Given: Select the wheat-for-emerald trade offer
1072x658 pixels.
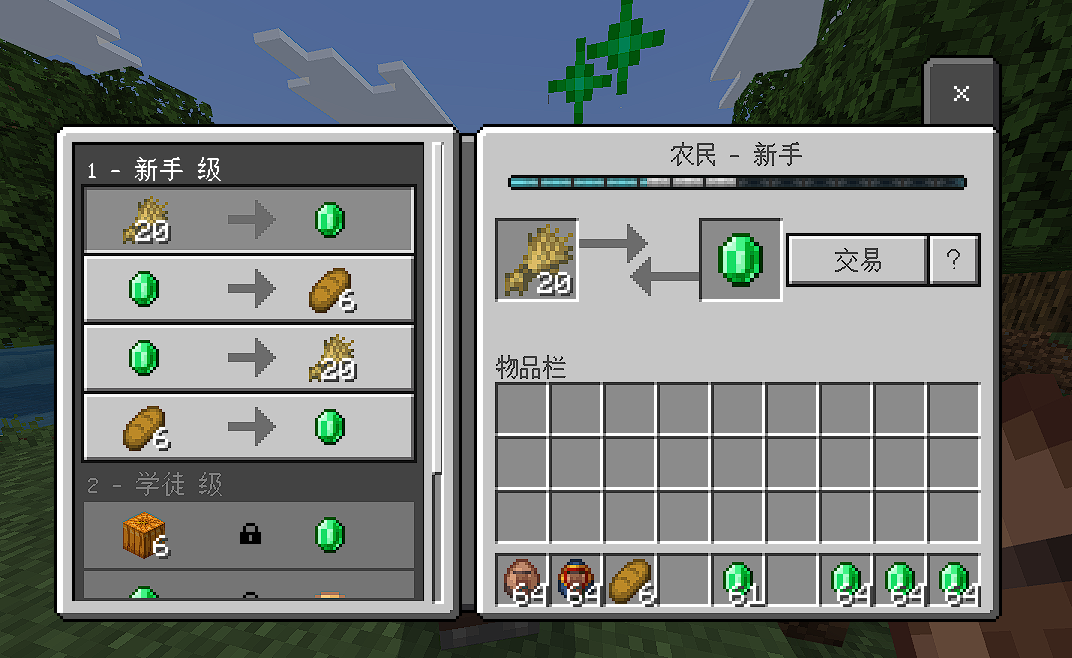Looking at the screenshot, I should pos(248,219).
